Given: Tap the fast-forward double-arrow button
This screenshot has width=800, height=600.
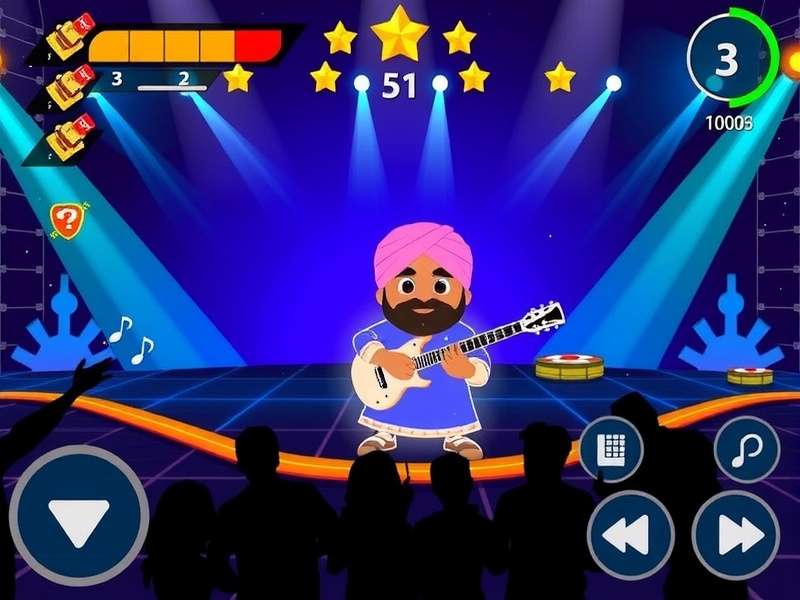Looking at the screenshot, I should click(735, 535).
